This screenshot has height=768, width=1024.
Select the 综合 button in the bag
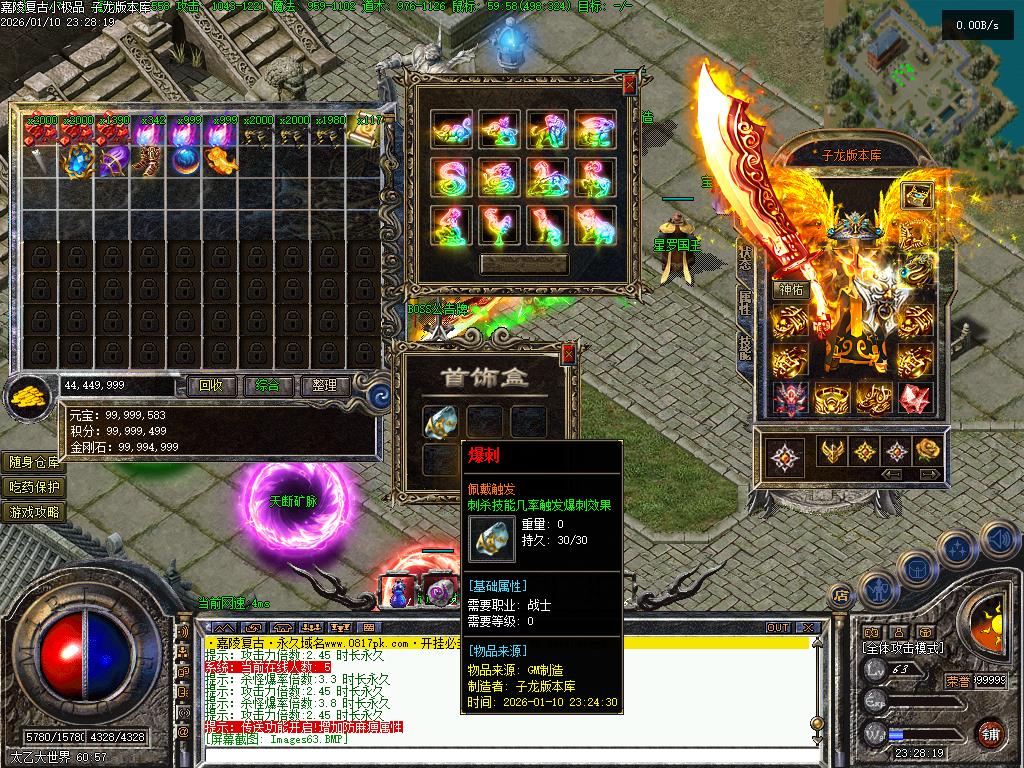[267, 385]
